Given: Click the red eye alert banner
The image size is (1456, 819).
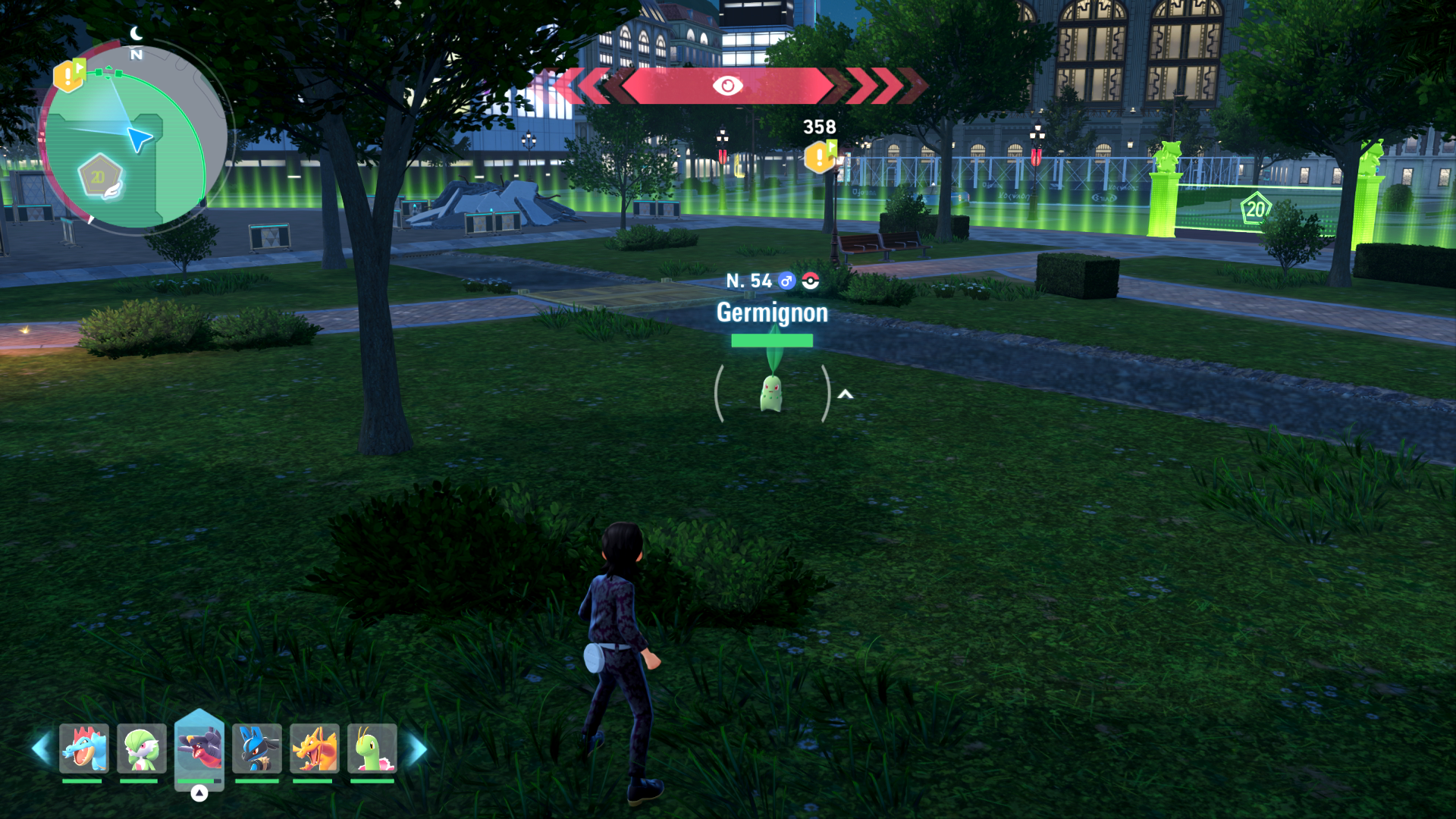Looking at the screenshot, I should point(727,86).
